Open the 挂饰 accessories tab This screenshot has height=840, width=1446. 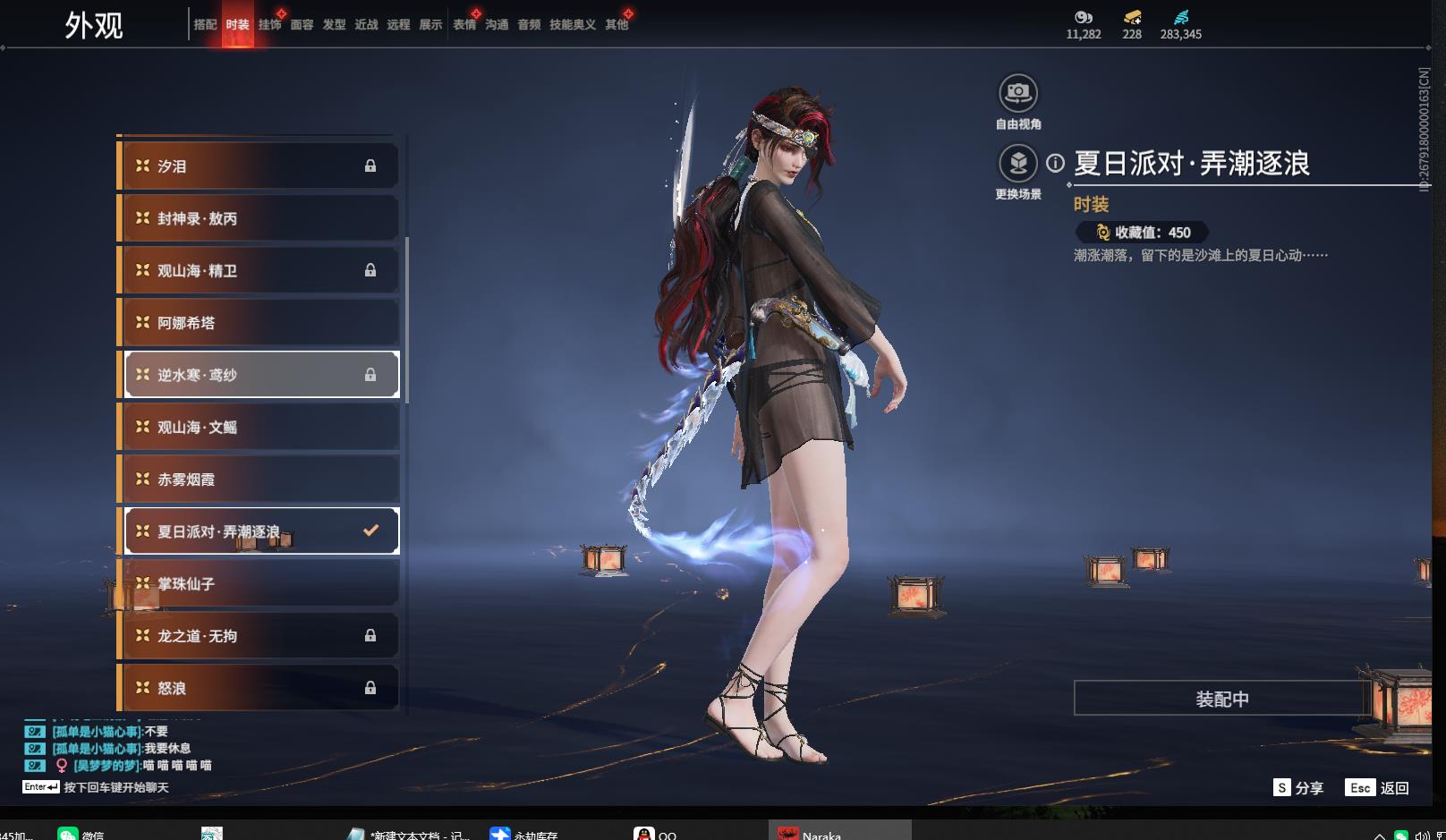[x=269, y=25]
